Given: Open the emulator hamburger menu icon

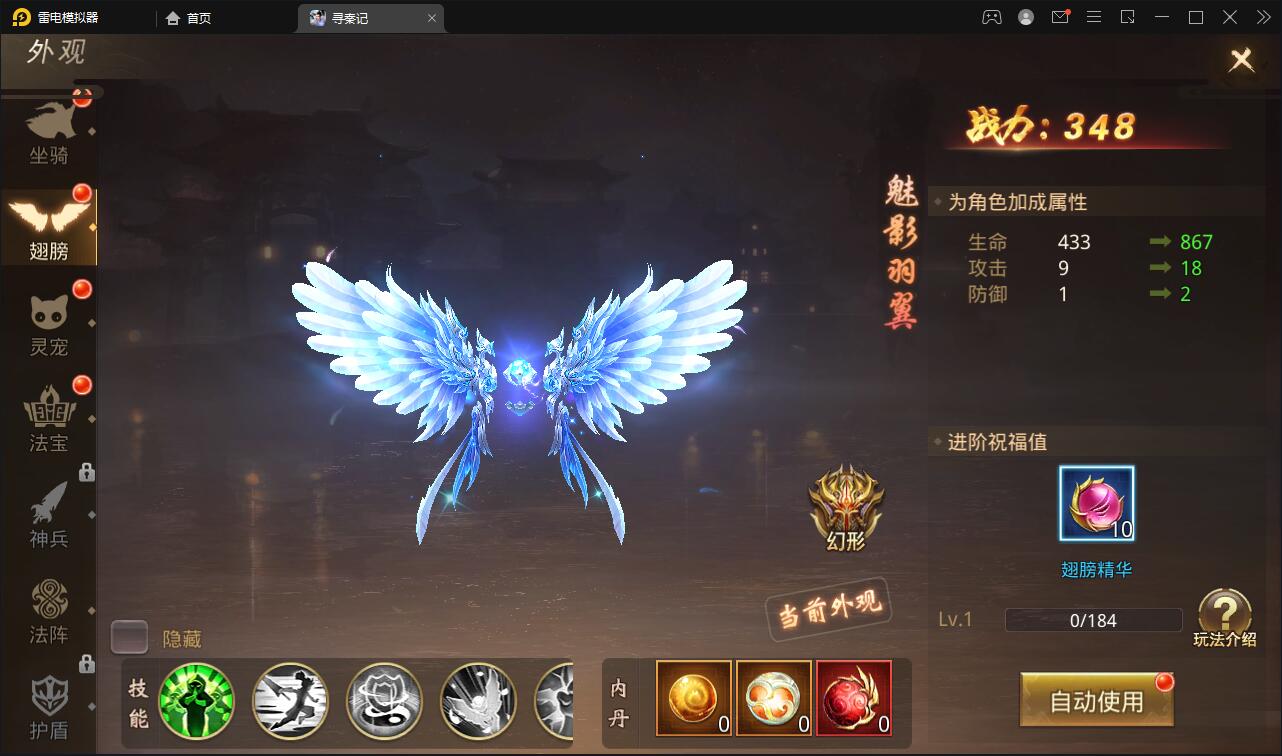Looking at the screenshot, I should click(x=1094, y=17).
